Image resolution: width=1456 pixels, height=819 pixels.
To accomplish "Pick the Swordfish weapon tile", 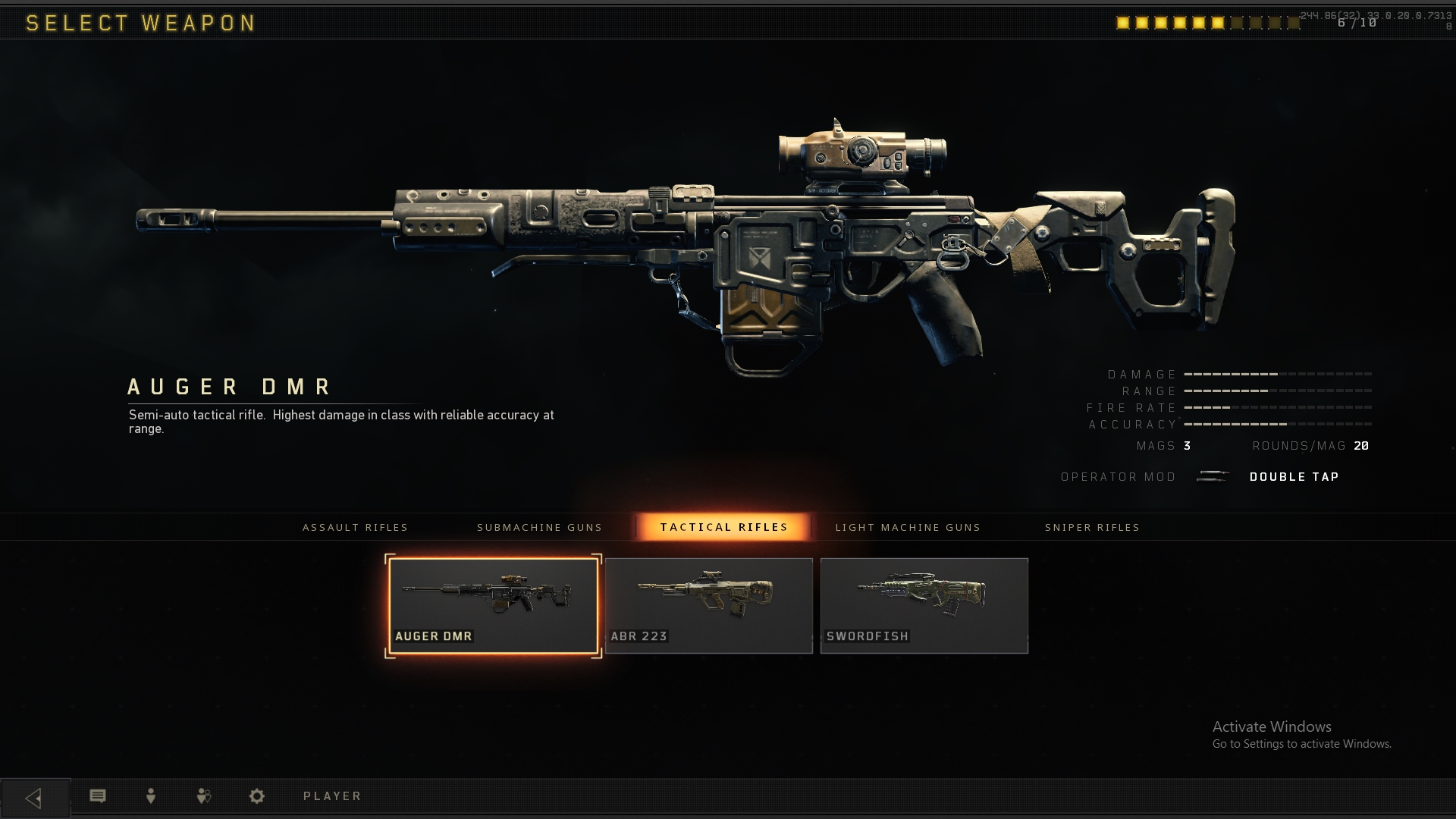I will pyautogui.click(x=924, y=606).
